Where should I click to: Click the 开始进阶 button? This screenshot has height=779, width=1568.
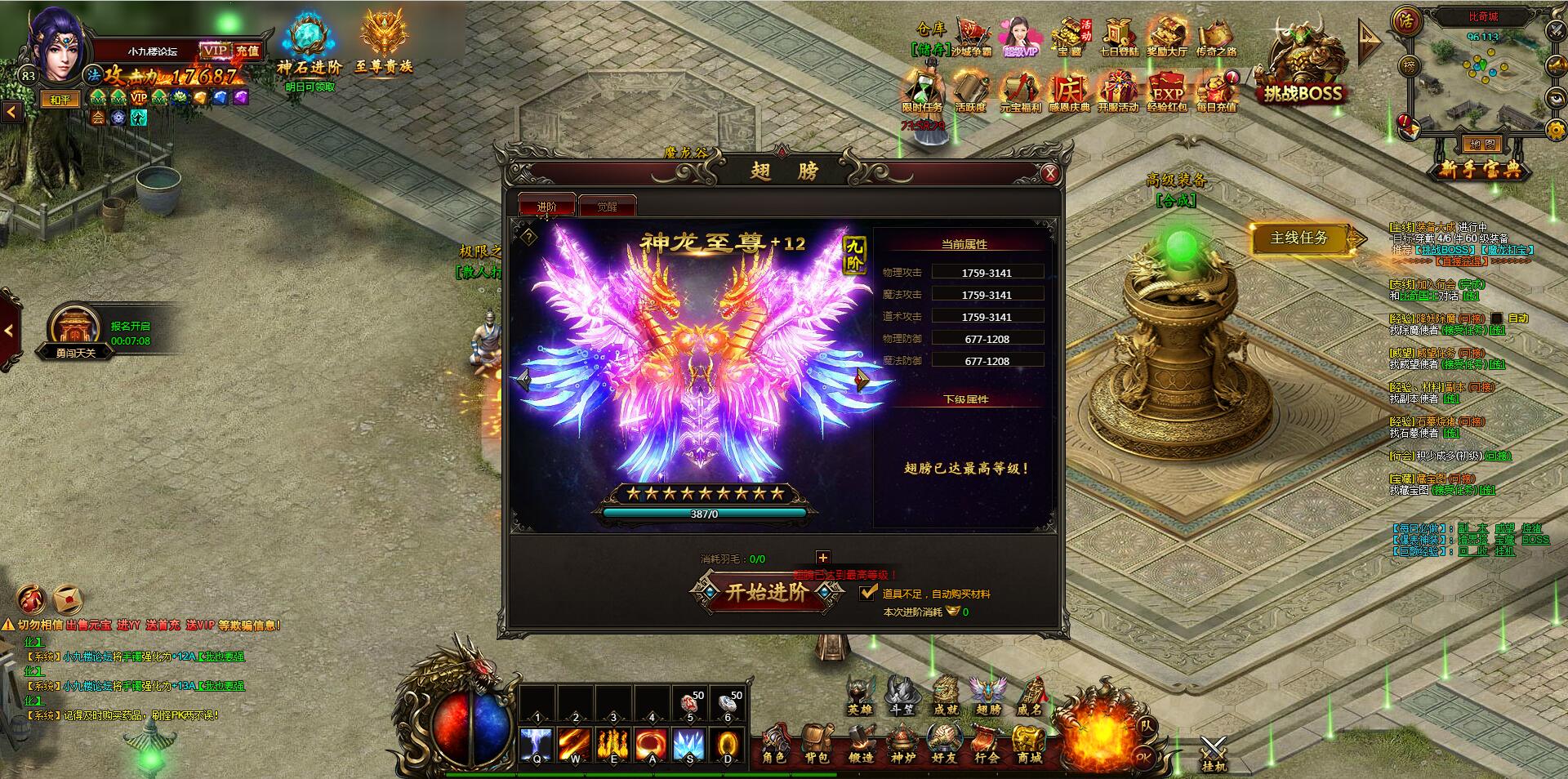766,593
